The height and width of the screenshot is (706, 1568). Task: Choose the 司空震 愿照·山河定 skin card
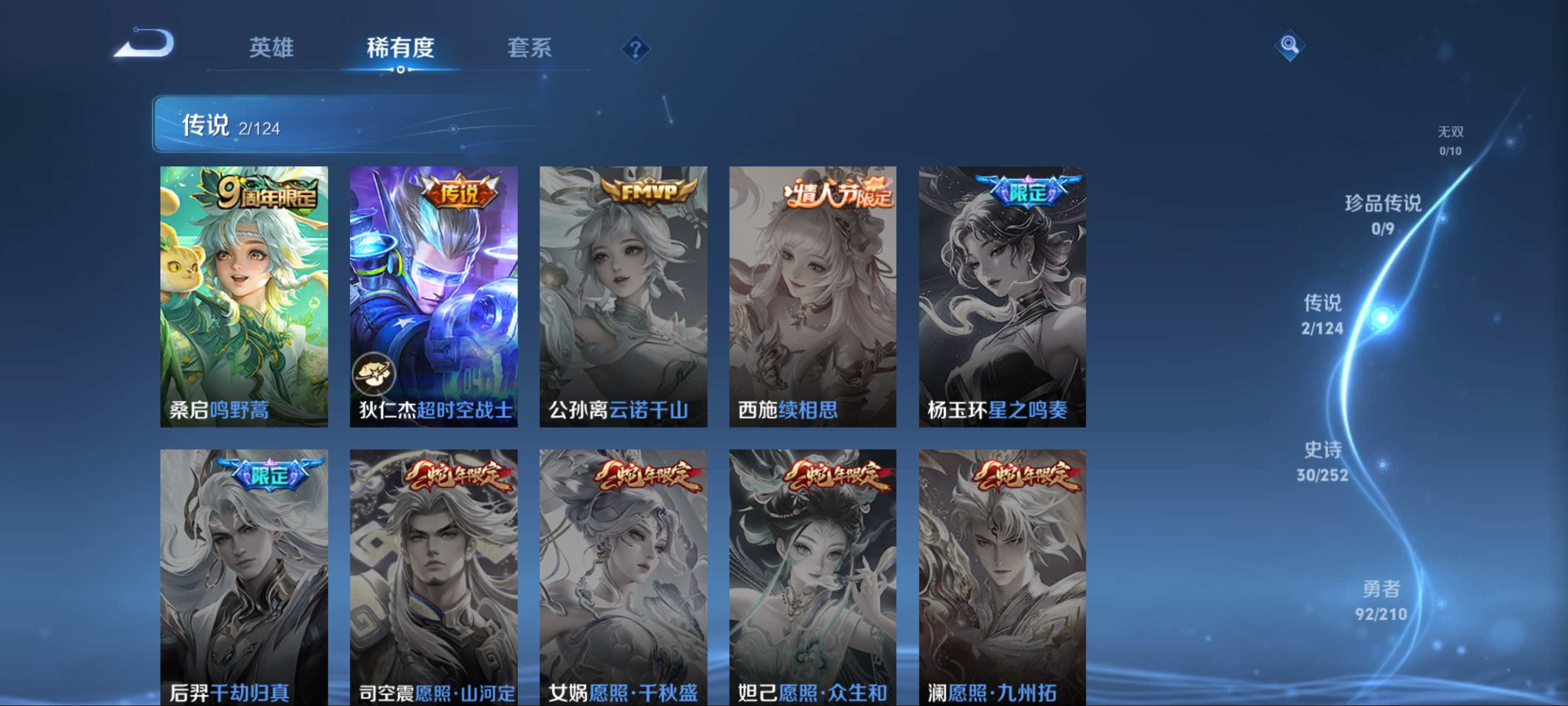pos(433,577)
